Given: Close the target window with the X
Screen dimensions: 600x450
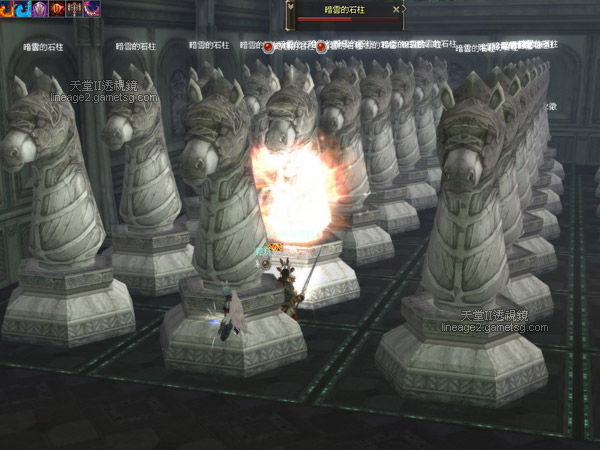Looking at the screenshot, I should coord(396,9).
